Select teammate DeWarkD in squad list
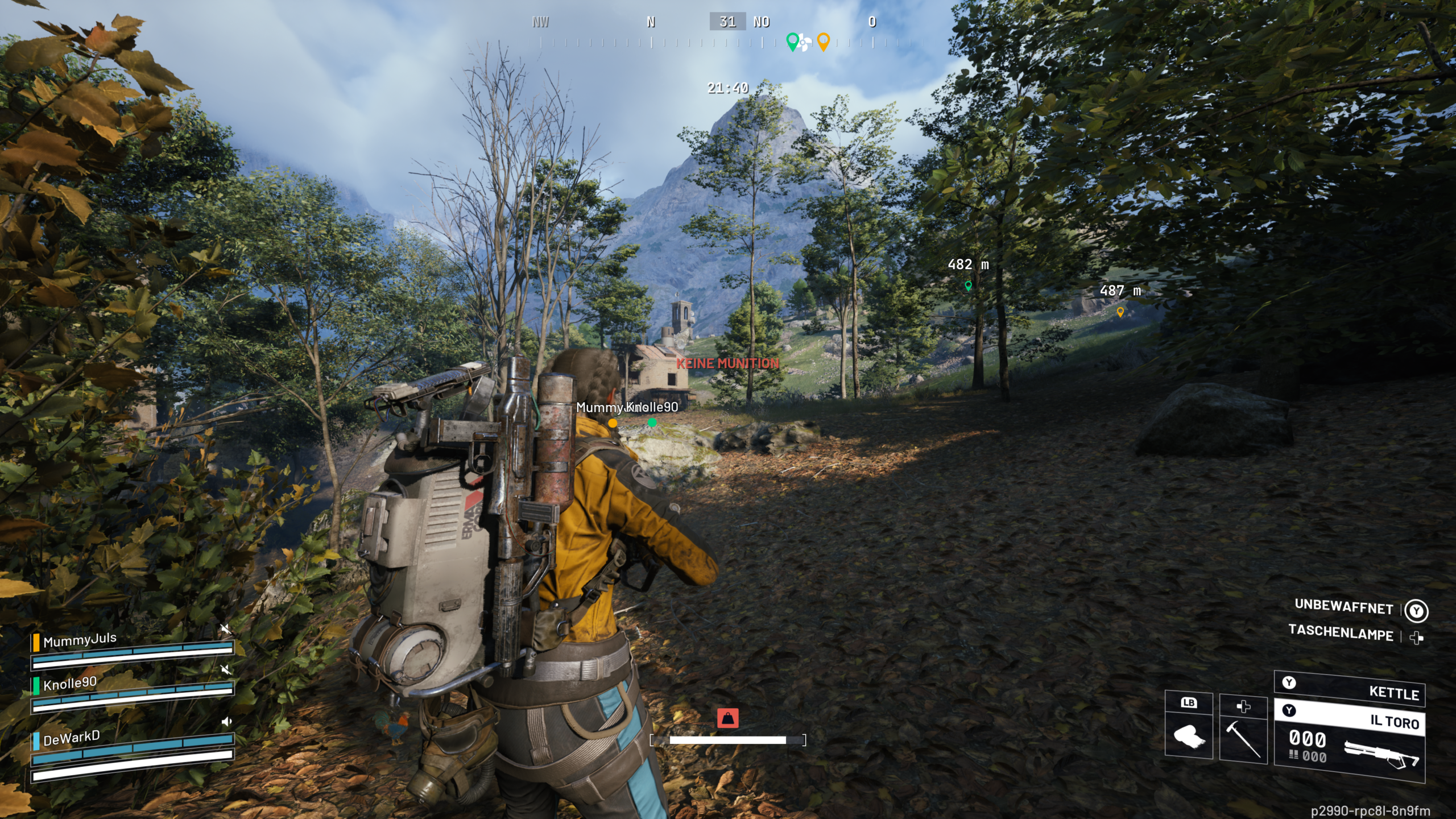The image size is (1456, 819). (71, 738)
